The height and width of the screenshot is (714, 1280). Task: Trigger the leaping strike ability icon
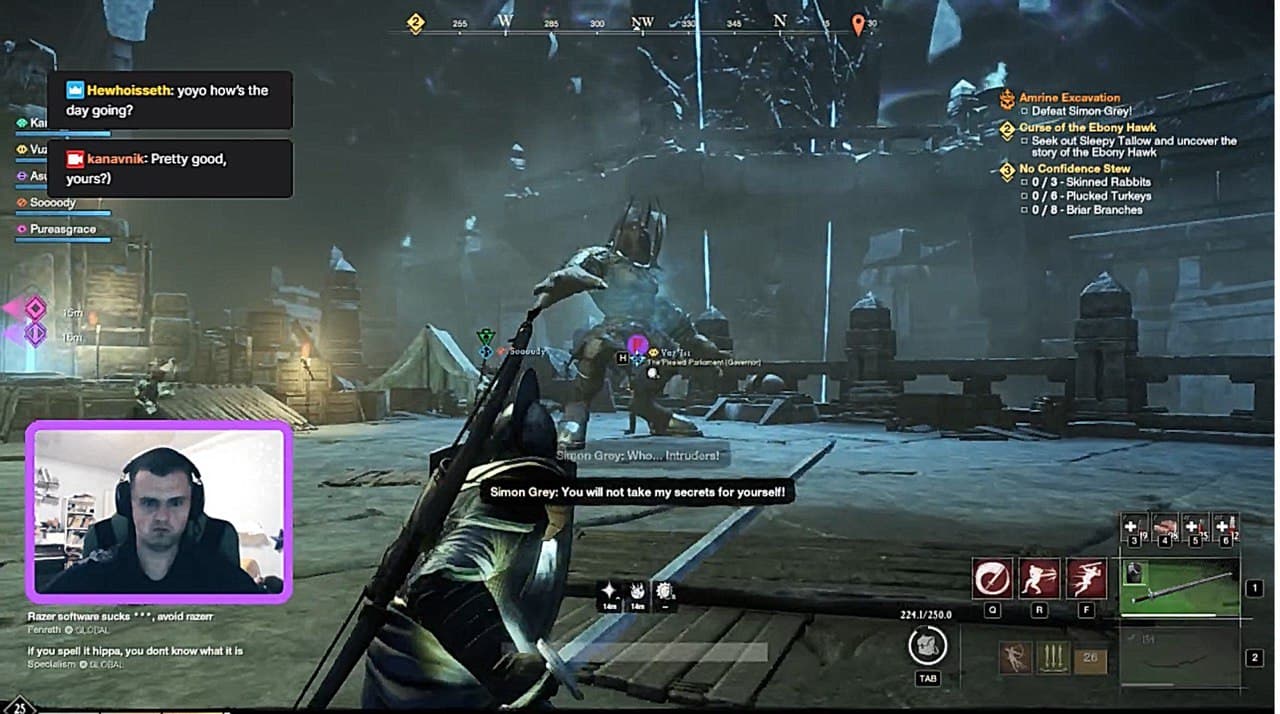point(1086,579)
